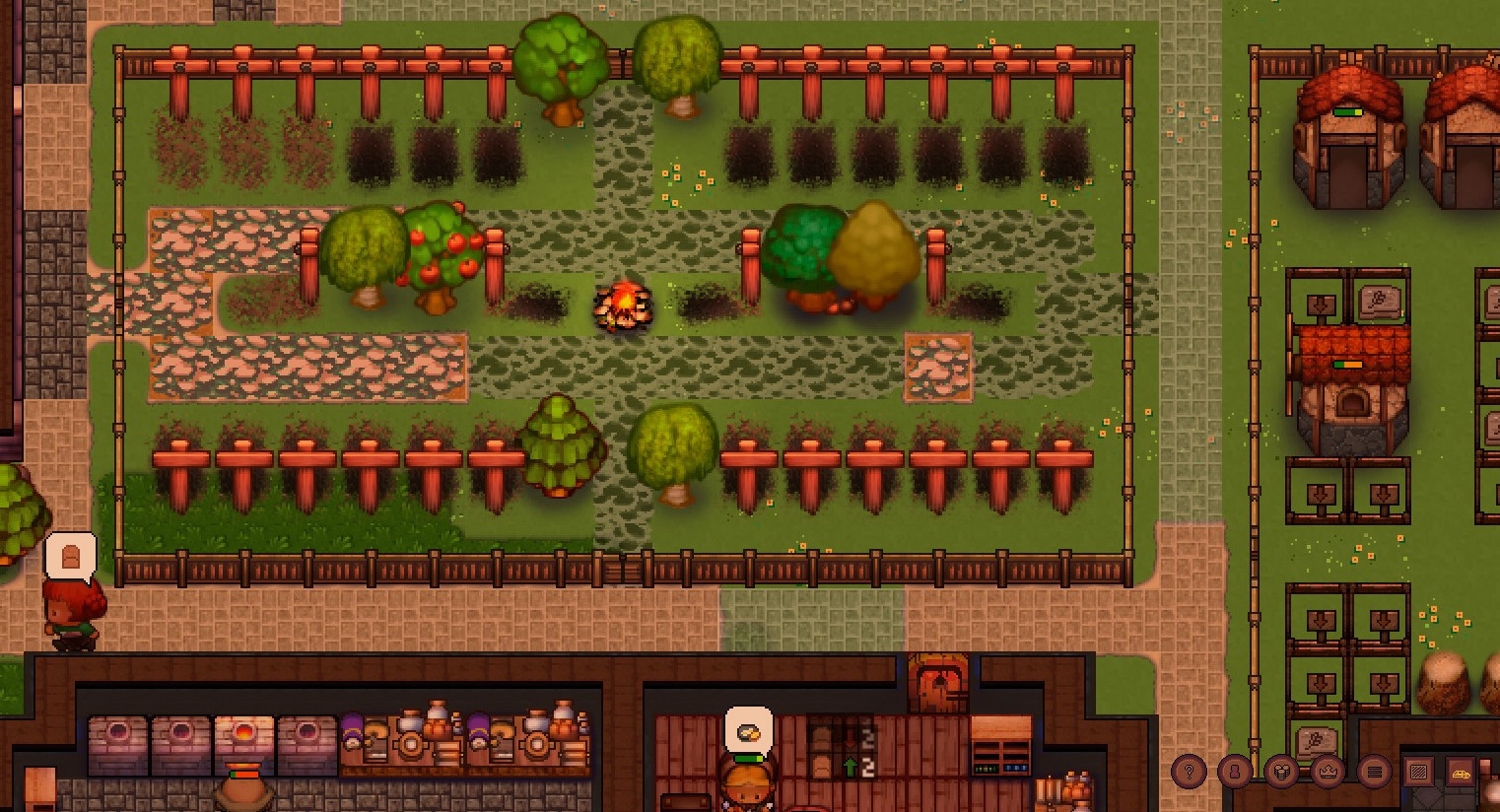Open the help question-mark icon
The image size is (1500, 812).
(x=1190, y=771)
